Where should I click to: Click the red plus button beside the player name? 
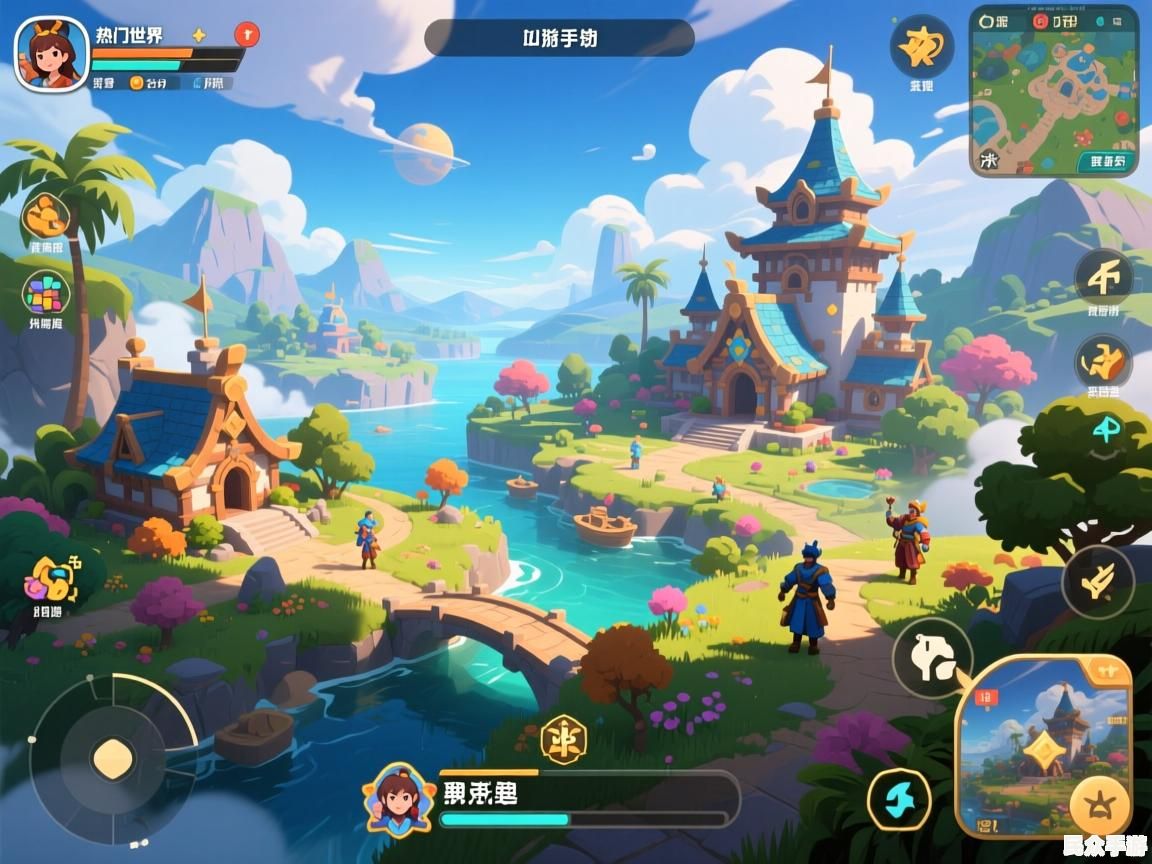click(246, 35)
